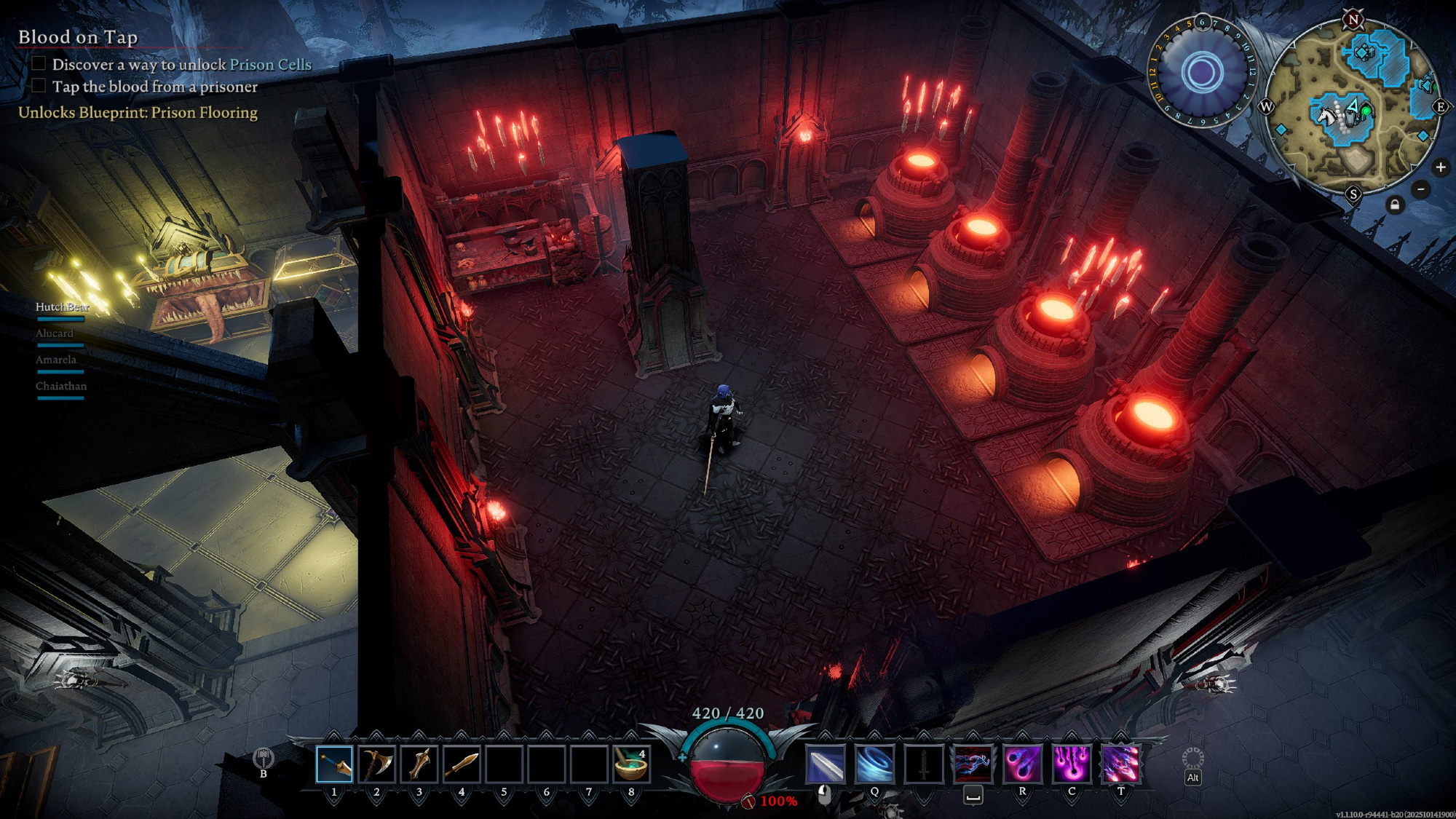Screen dimensions: 1456x819
Task: Cast the purple falling bolts C spell
Action: (1072, 764)
